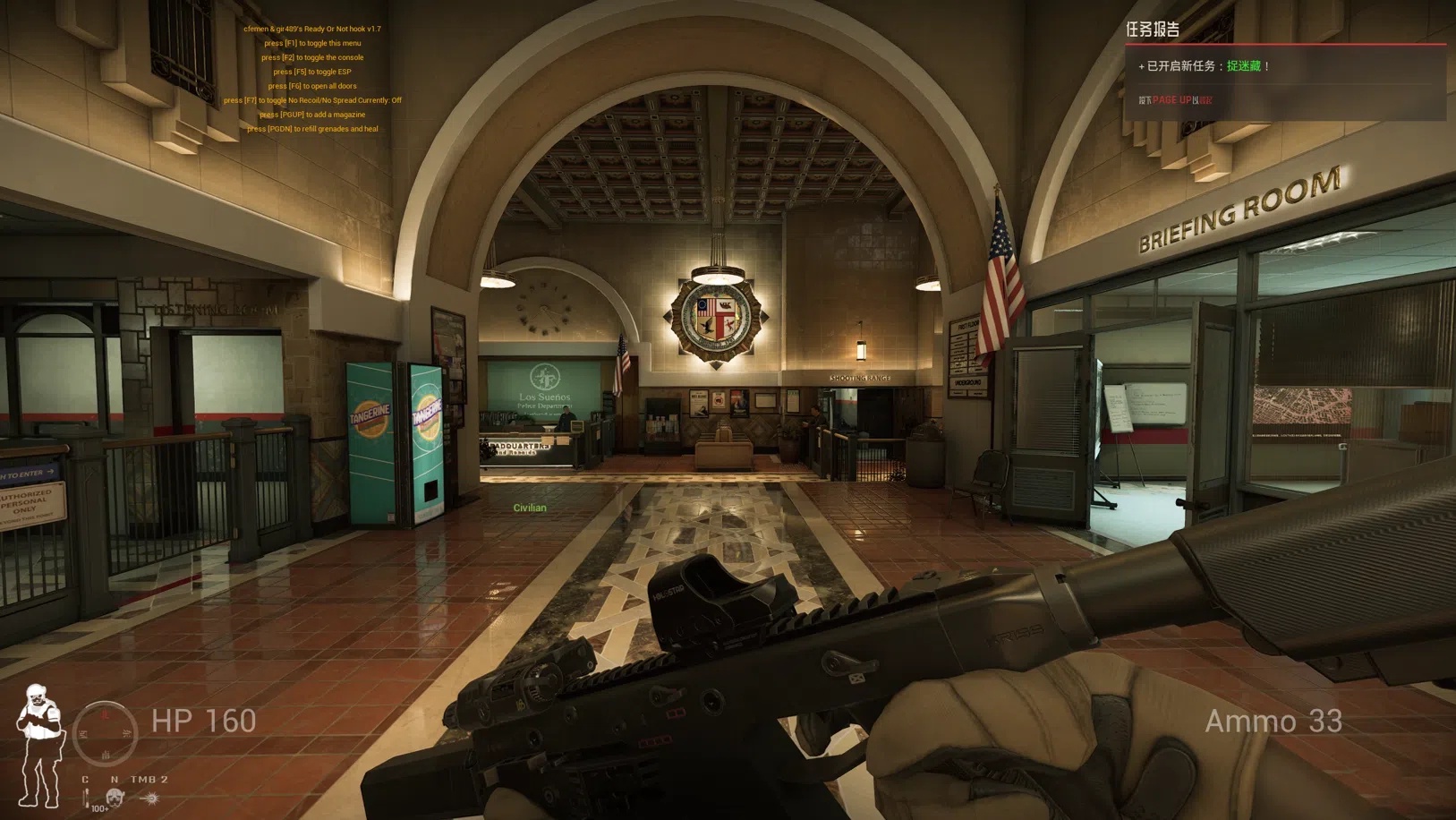The width and height of the screenshot is (1456, 820).
Task: Select the flashbang grenade icon
Action: [x=150, y=798]
